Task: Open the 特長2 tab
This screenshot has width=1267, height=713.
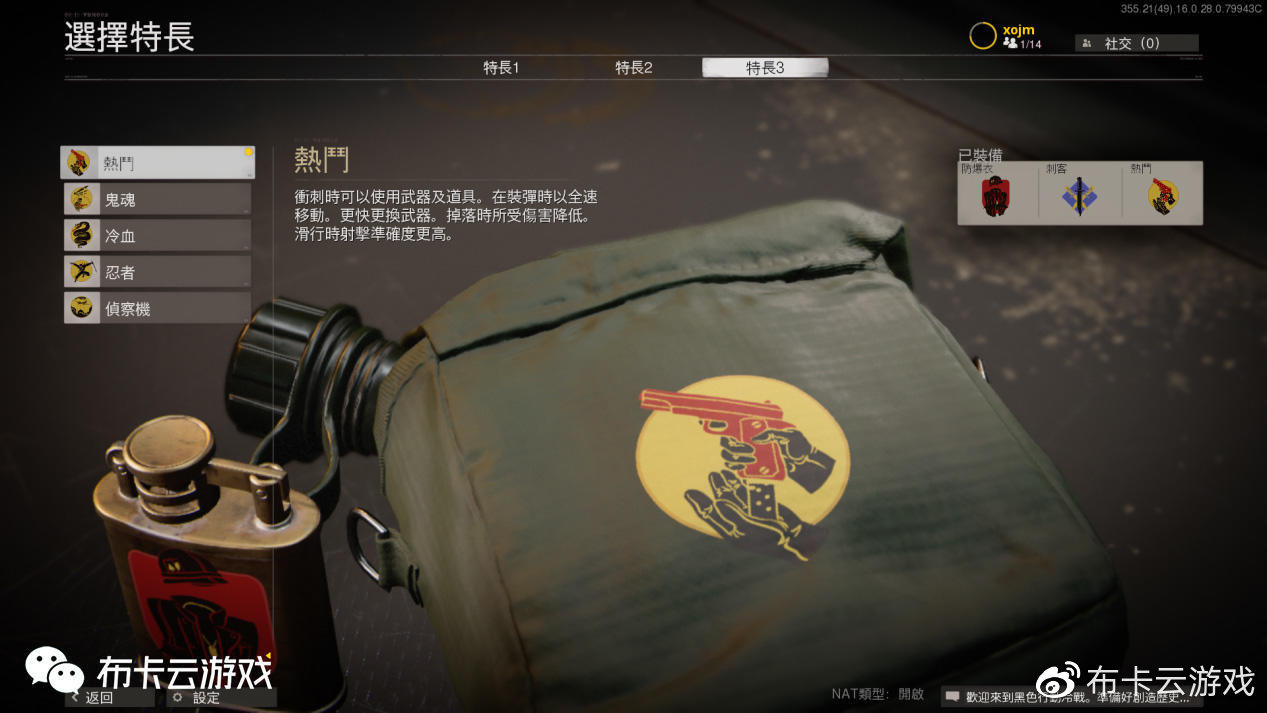Action: click(633, 68)
